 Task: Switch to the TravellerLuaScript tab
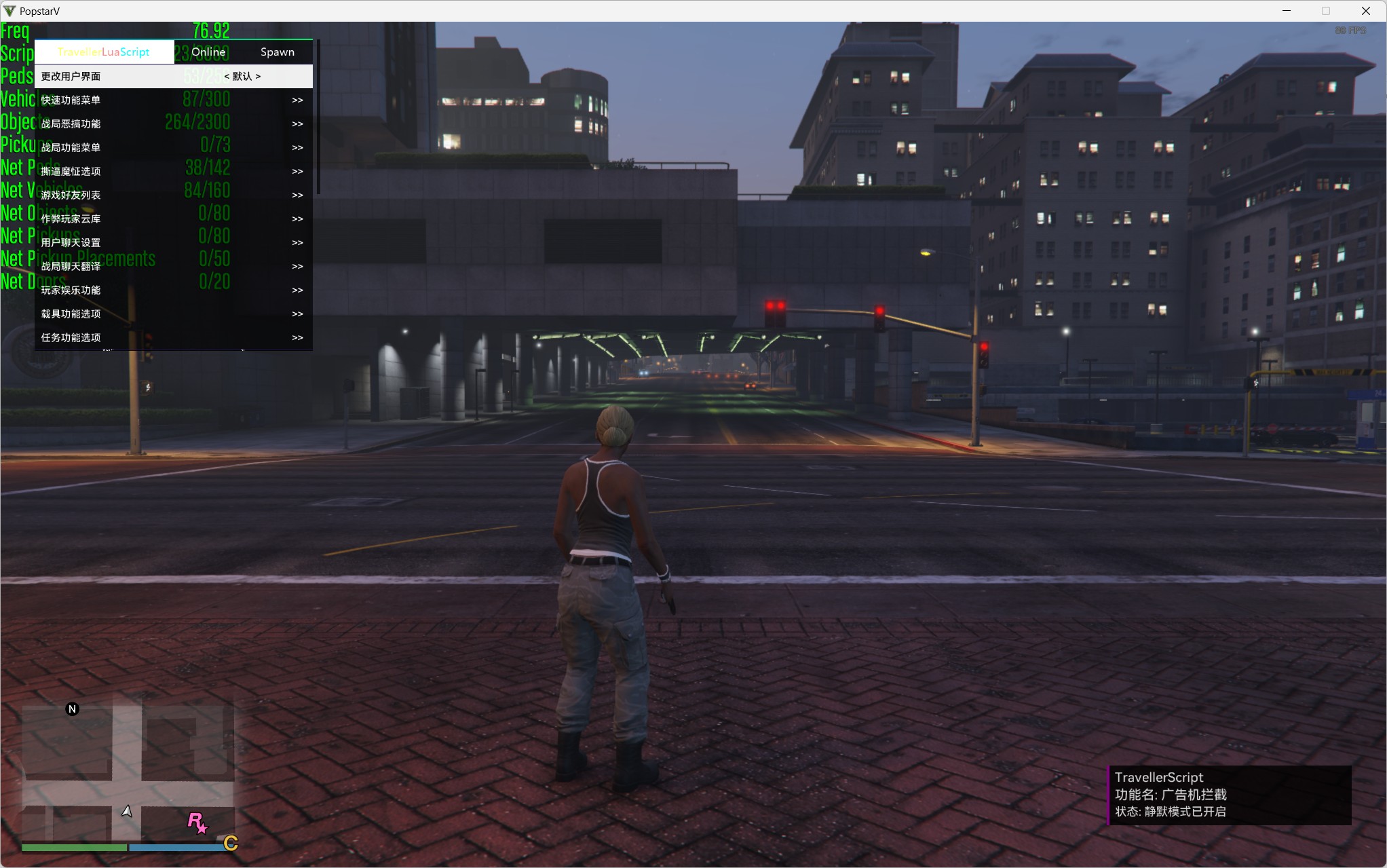coord(104,52)
